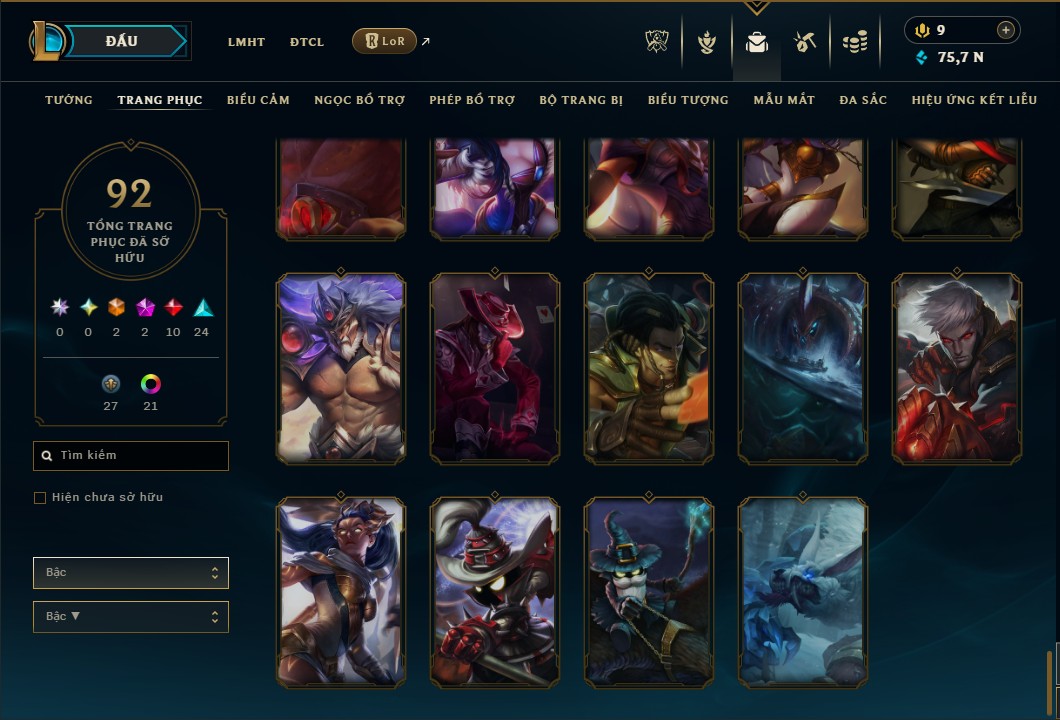
Task: Switch to the TƯỚNG tab
Action: (x=69, y=100)
